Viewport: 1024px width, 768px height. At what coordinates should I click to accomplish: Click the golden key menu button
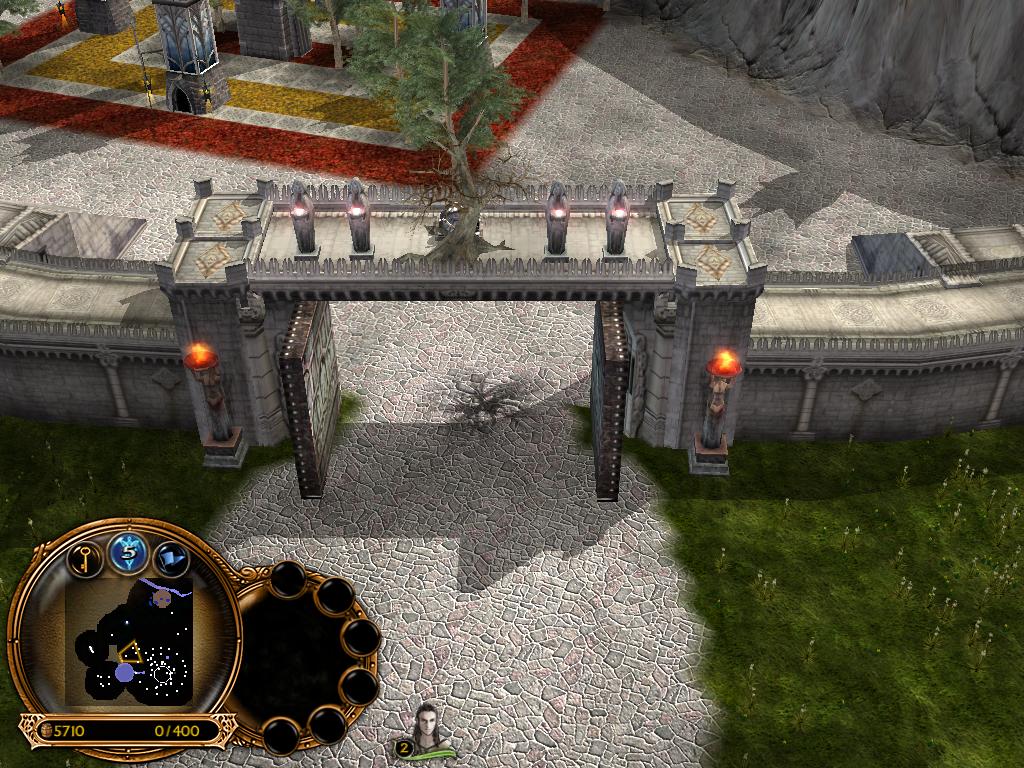(x=87, y=557)
